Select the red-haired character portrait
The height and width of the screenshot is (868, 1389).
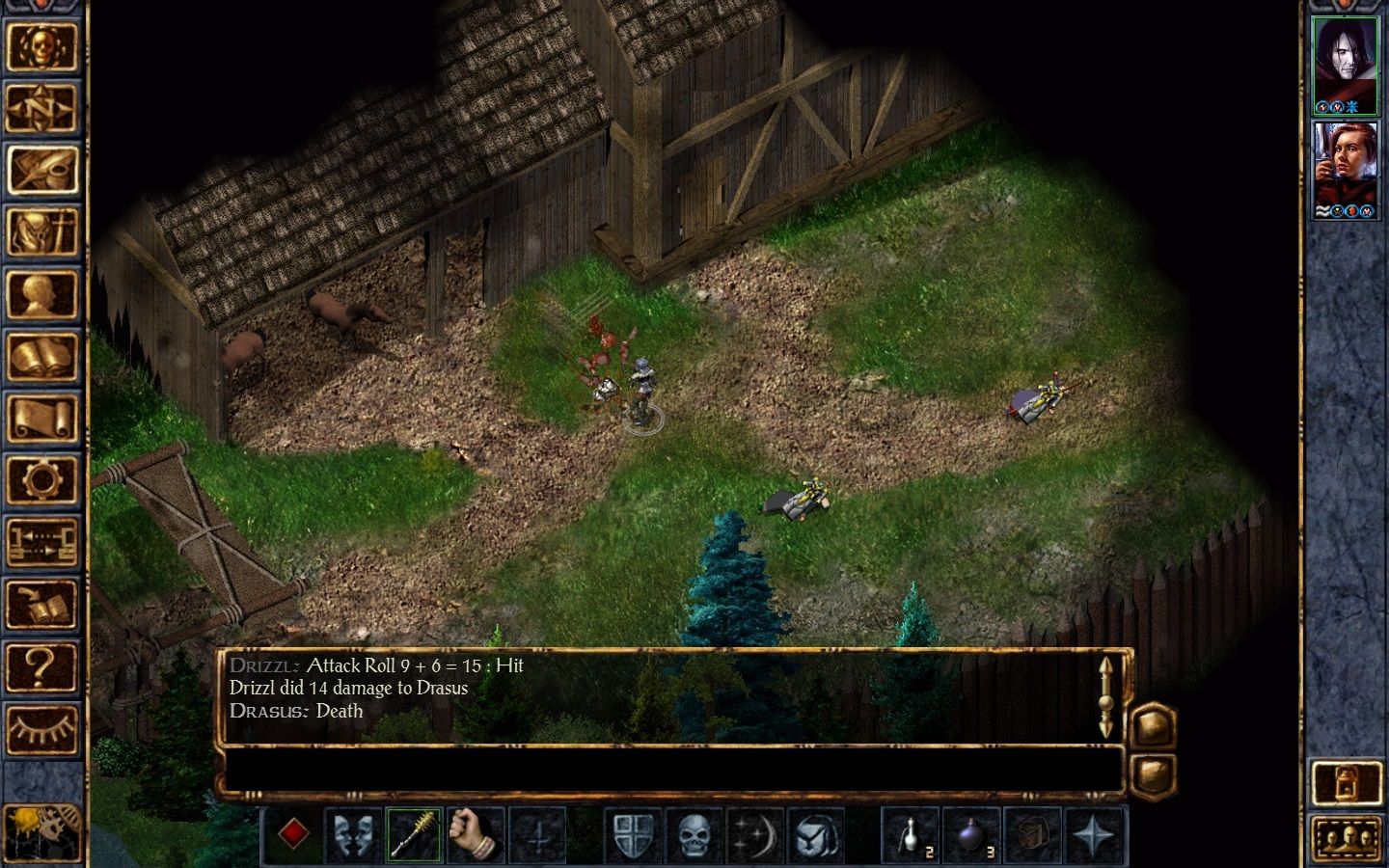point(1345,170)
